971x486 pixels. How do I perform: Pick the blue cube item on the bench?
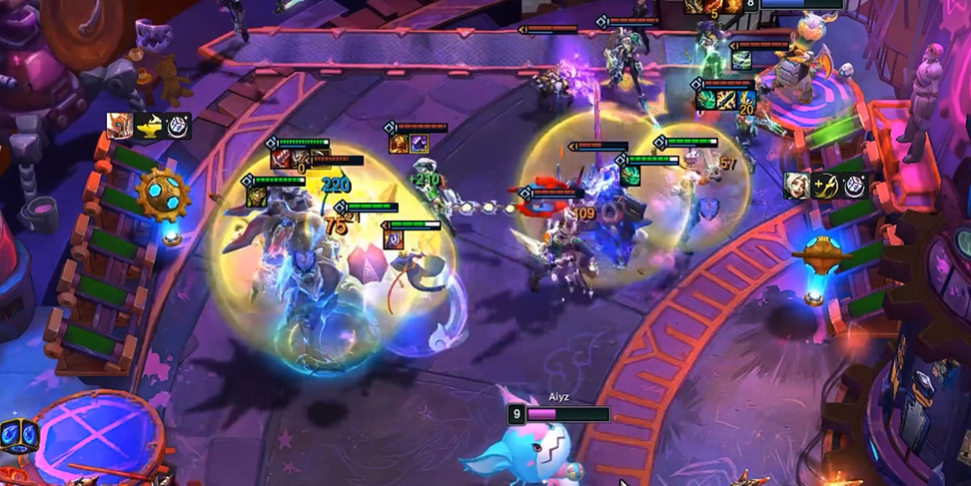click(21, 436)
